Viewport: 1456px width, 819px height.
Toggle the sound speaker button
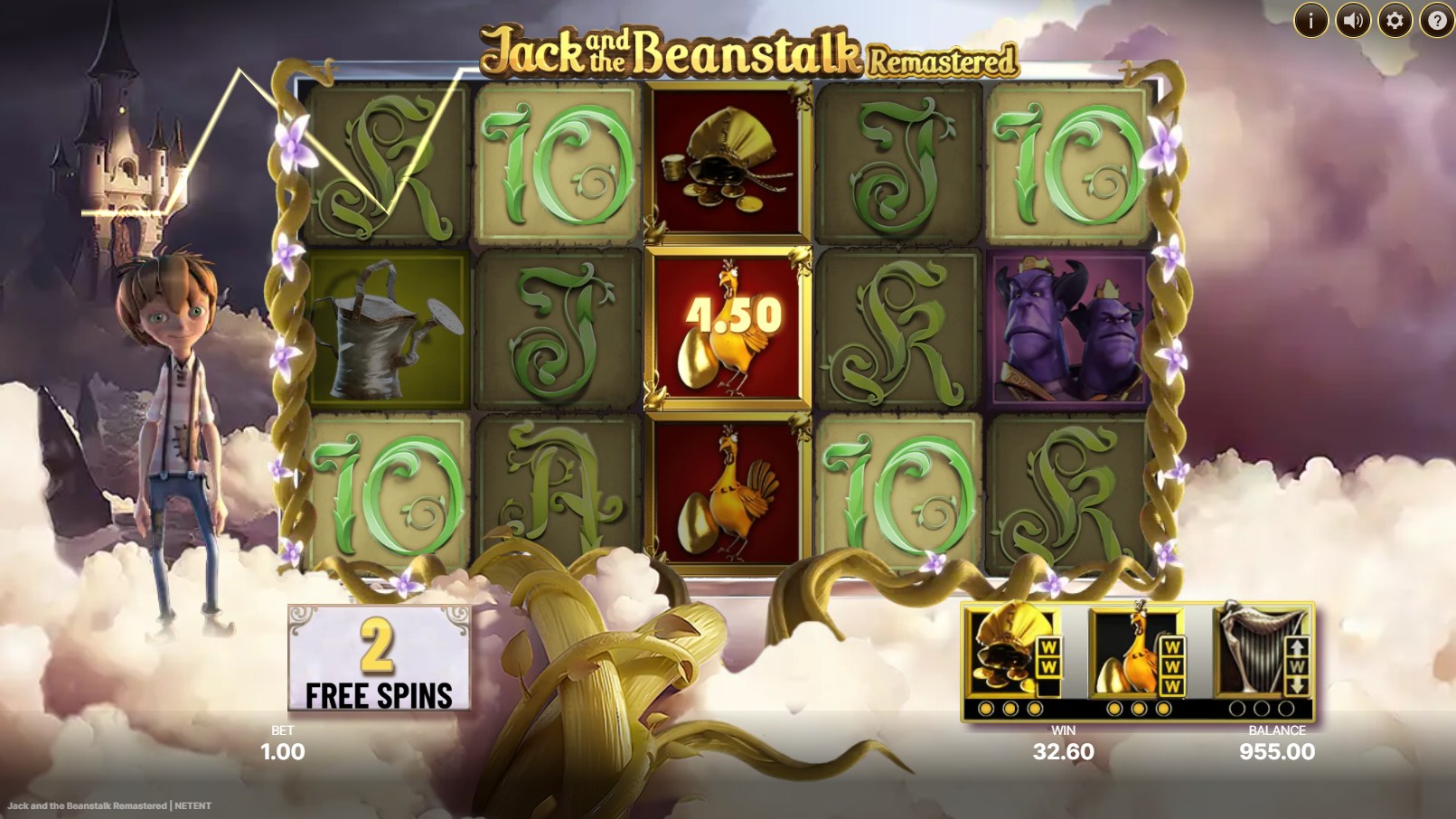point(1353,19)
